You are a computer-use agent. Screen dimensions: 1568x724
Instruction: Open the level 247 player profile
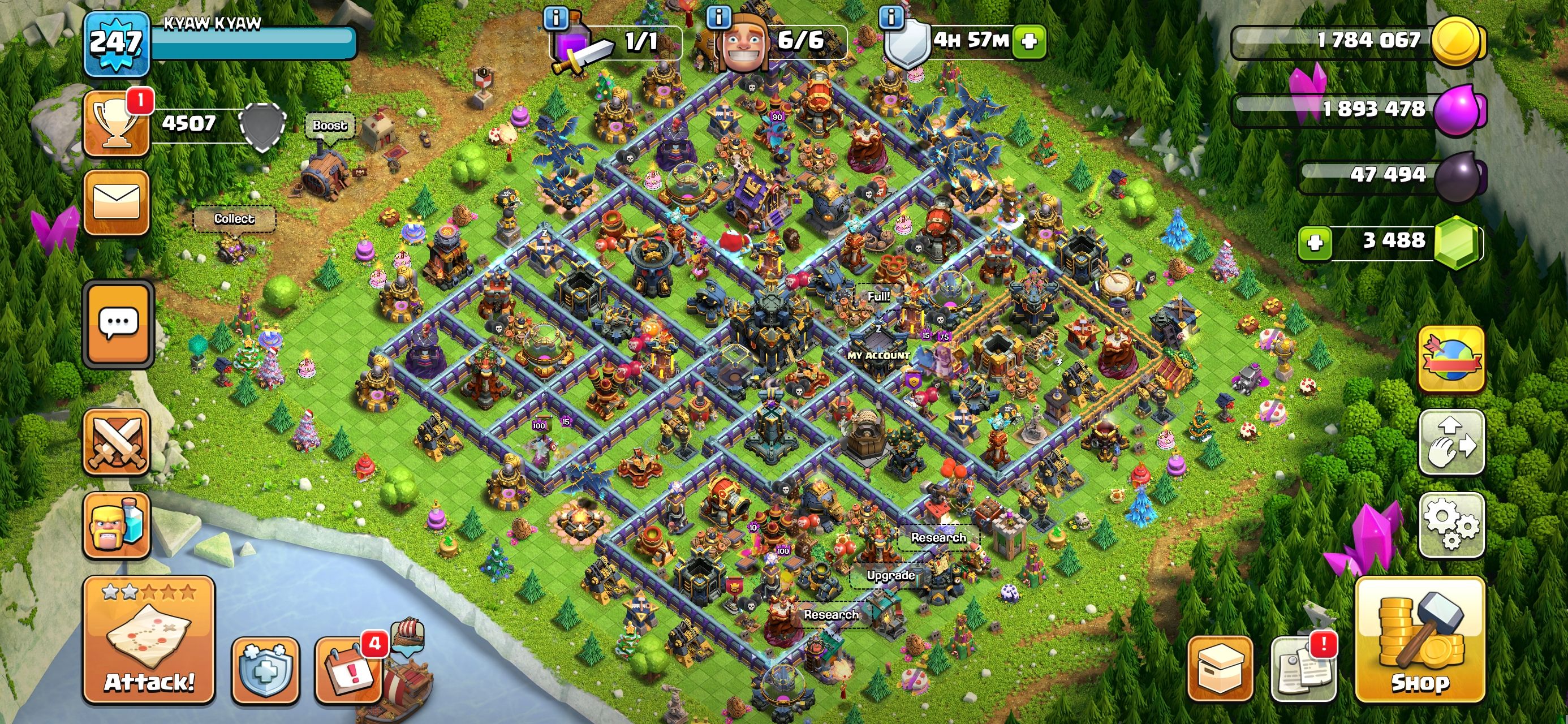point(117,42)
